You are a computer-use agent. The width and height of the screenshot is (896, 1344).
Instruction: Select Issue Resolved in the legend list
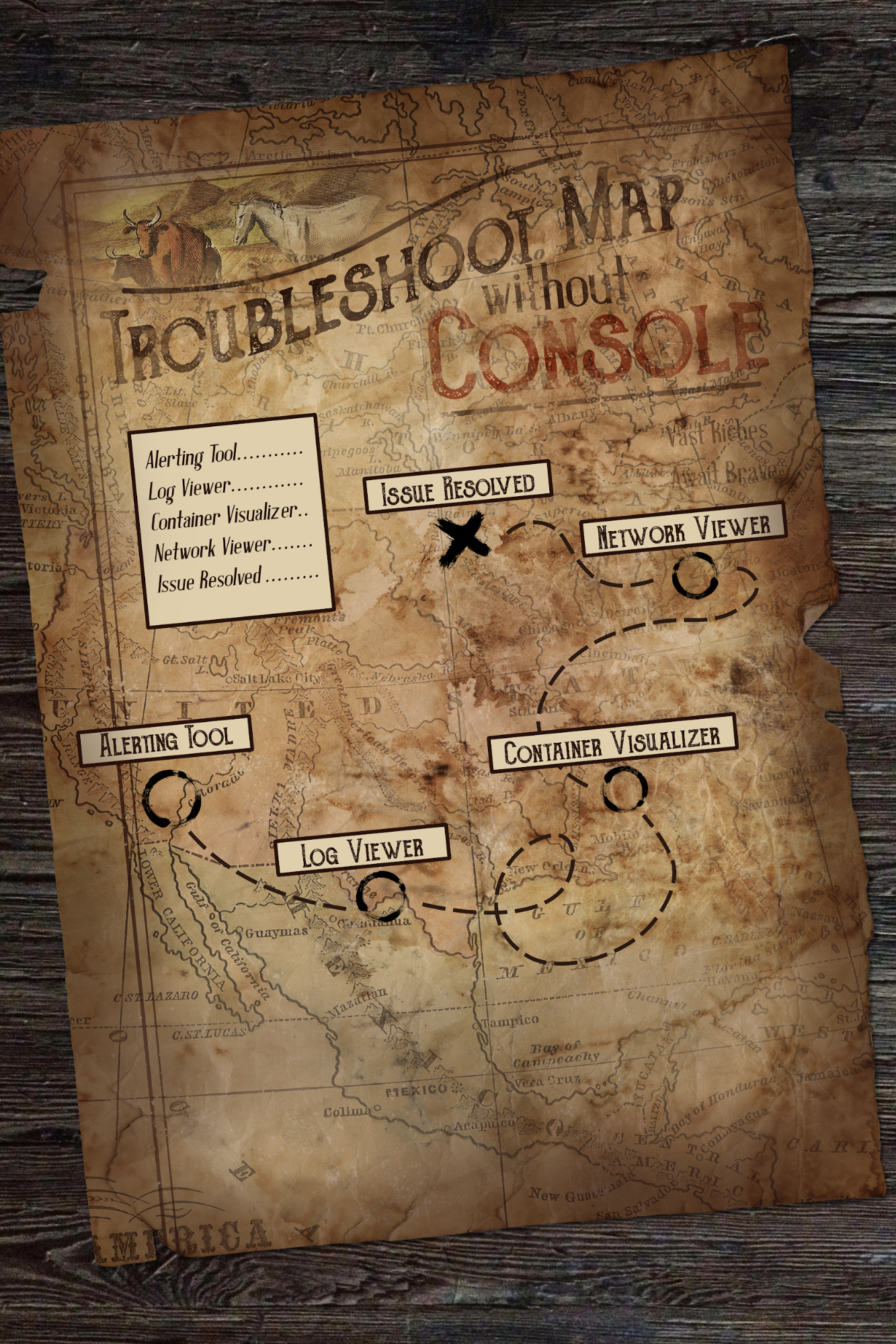(x=237, y=579)
